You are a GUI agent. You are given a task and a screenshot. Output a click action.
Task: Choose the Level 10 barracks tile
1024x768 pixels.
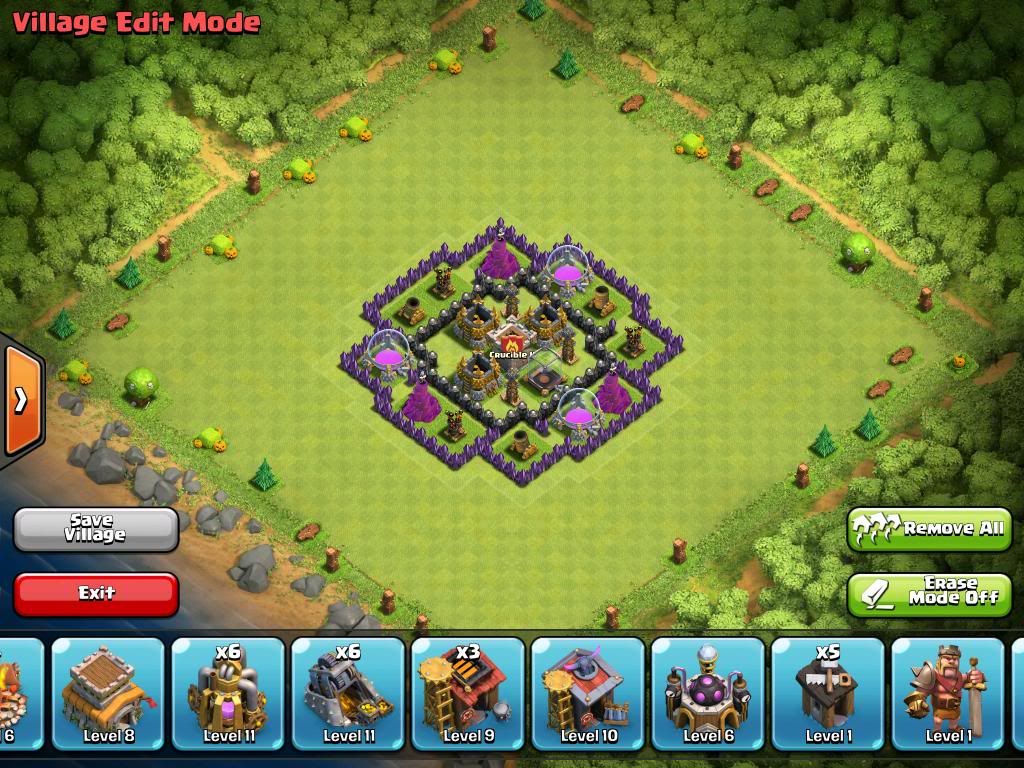pyautogui.click(x=588, y=692)
